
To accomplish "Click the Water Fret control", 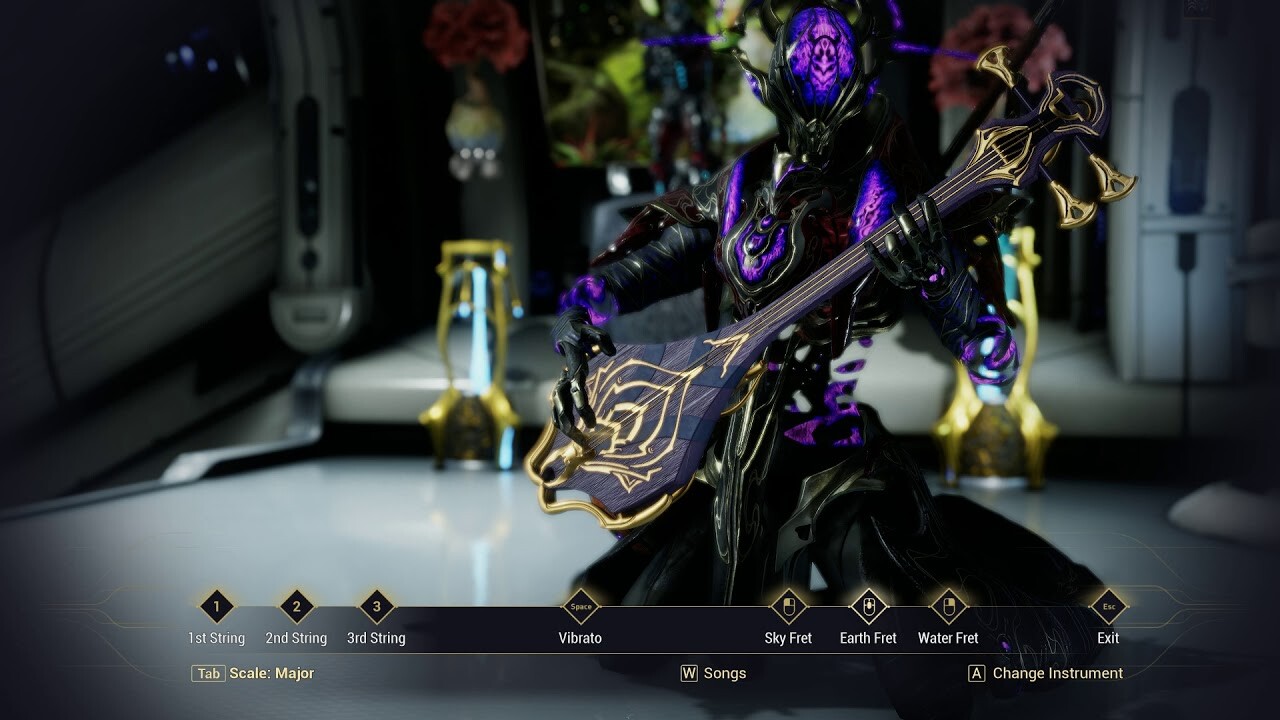I will pyautogui.click(x=948, y=607).
